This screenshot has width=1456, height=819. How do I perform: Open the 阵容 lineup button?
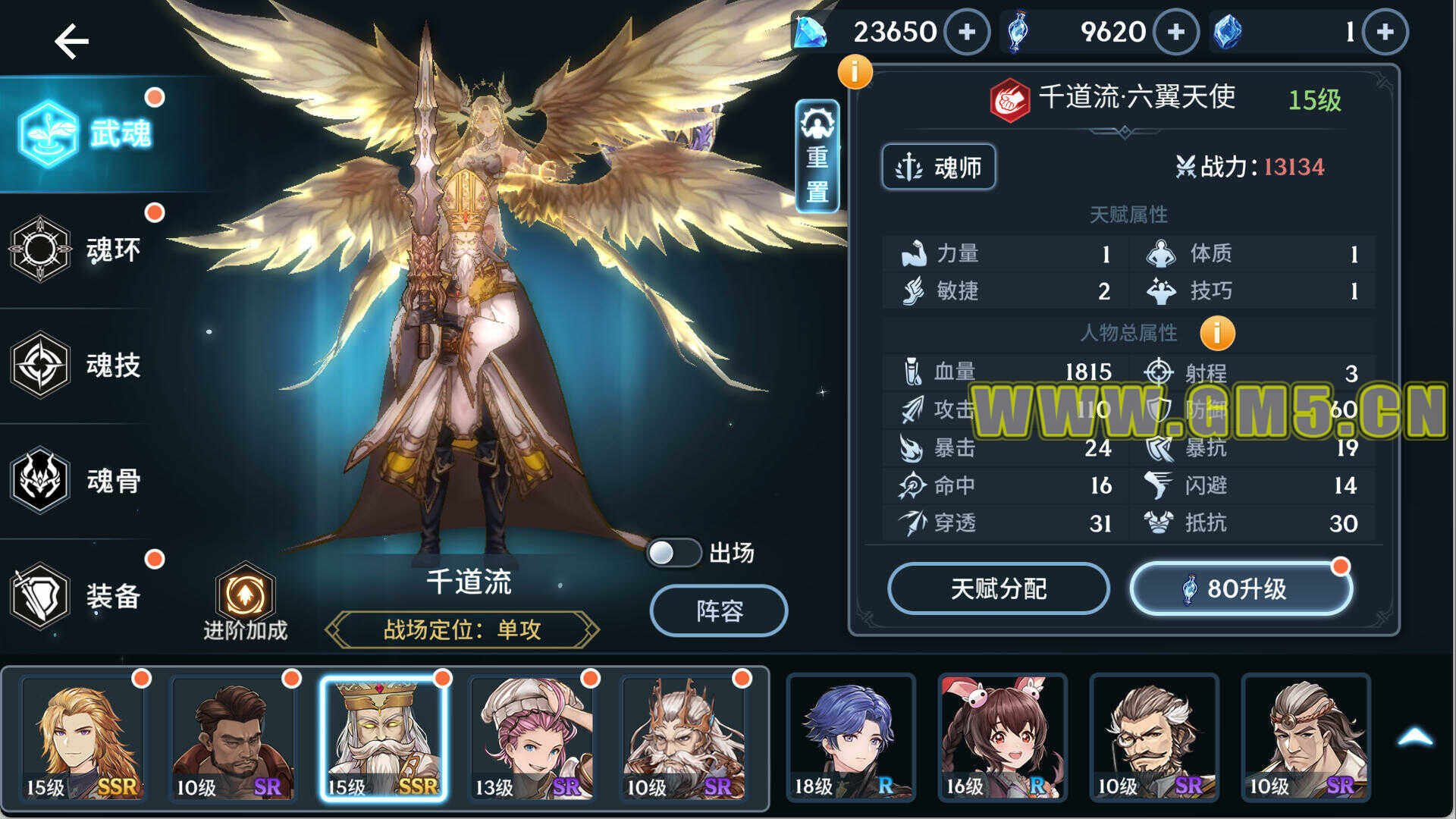pos(718,610)
